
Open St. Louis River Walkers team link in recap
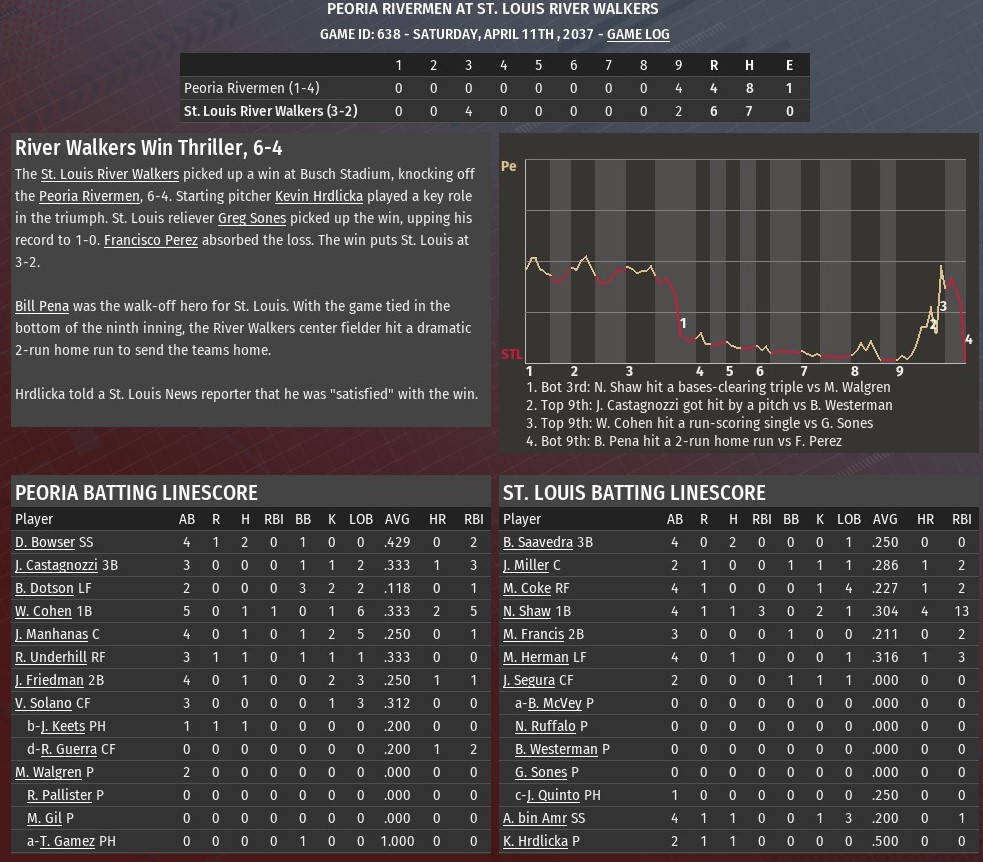[x=110, y=174]
